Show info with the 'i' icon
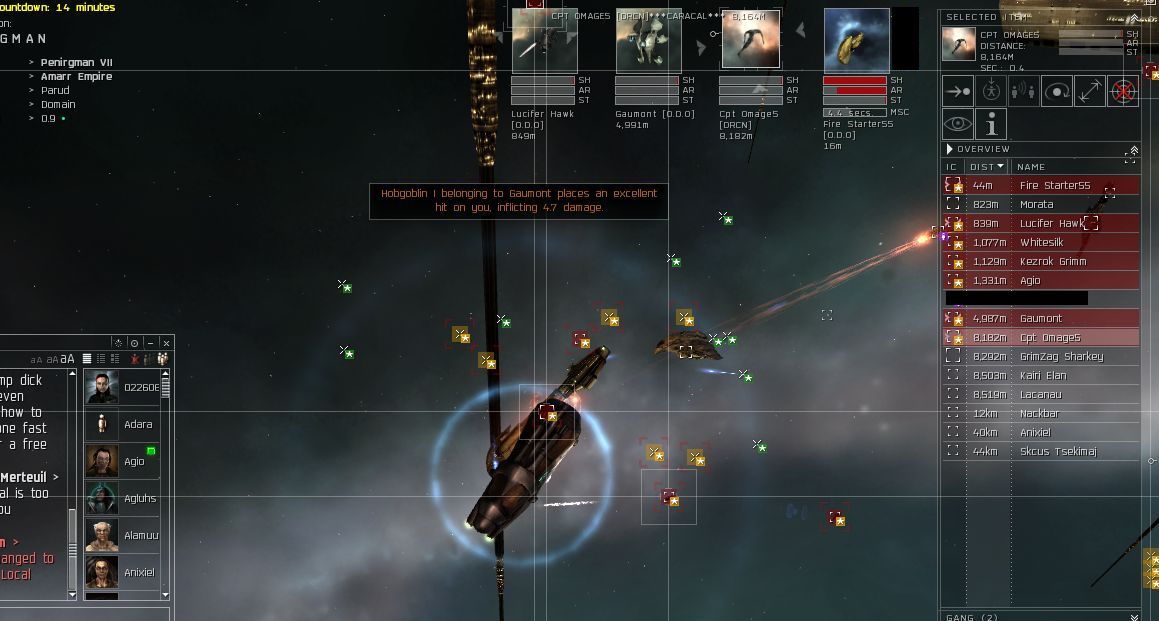 point(991,124)
